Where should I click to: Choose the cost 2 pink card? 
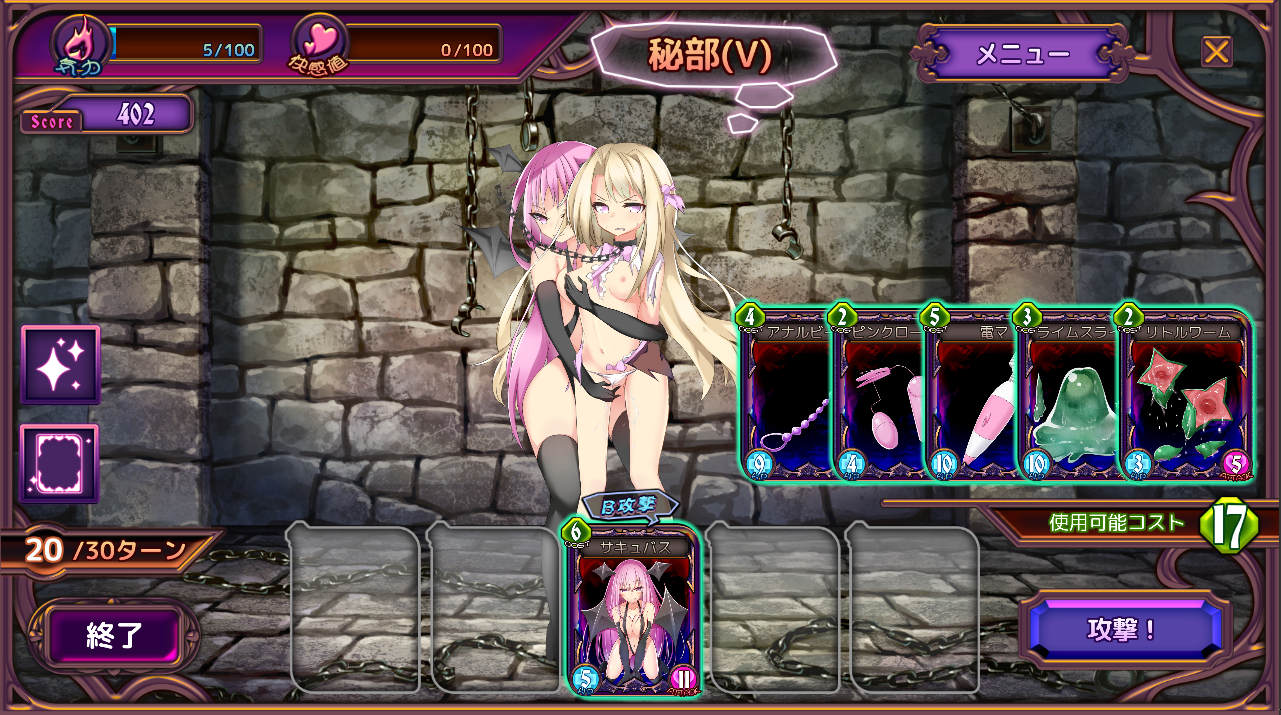pyautogui.click(x=878, y=400)
